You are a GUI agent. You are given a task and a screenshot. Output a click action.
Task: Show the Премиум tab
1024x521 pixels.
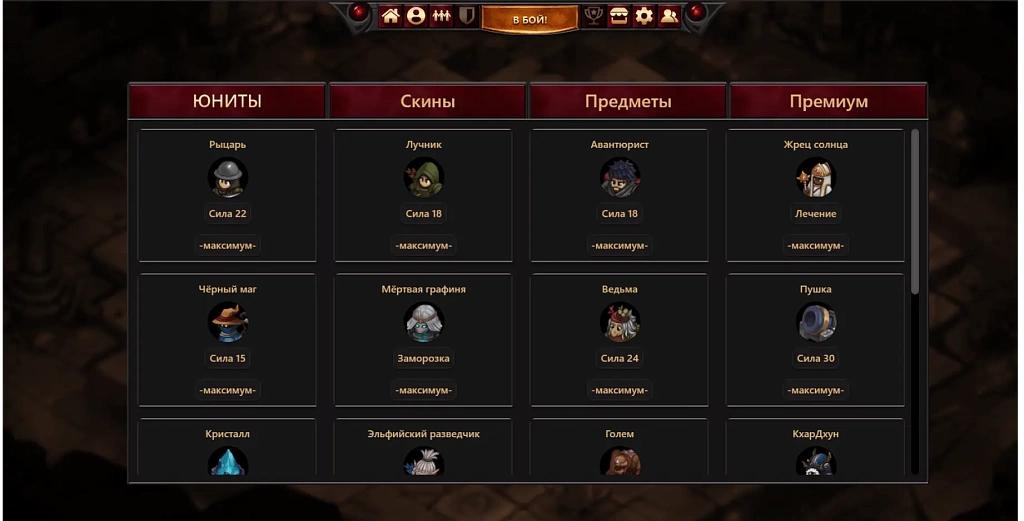[828, 101]
